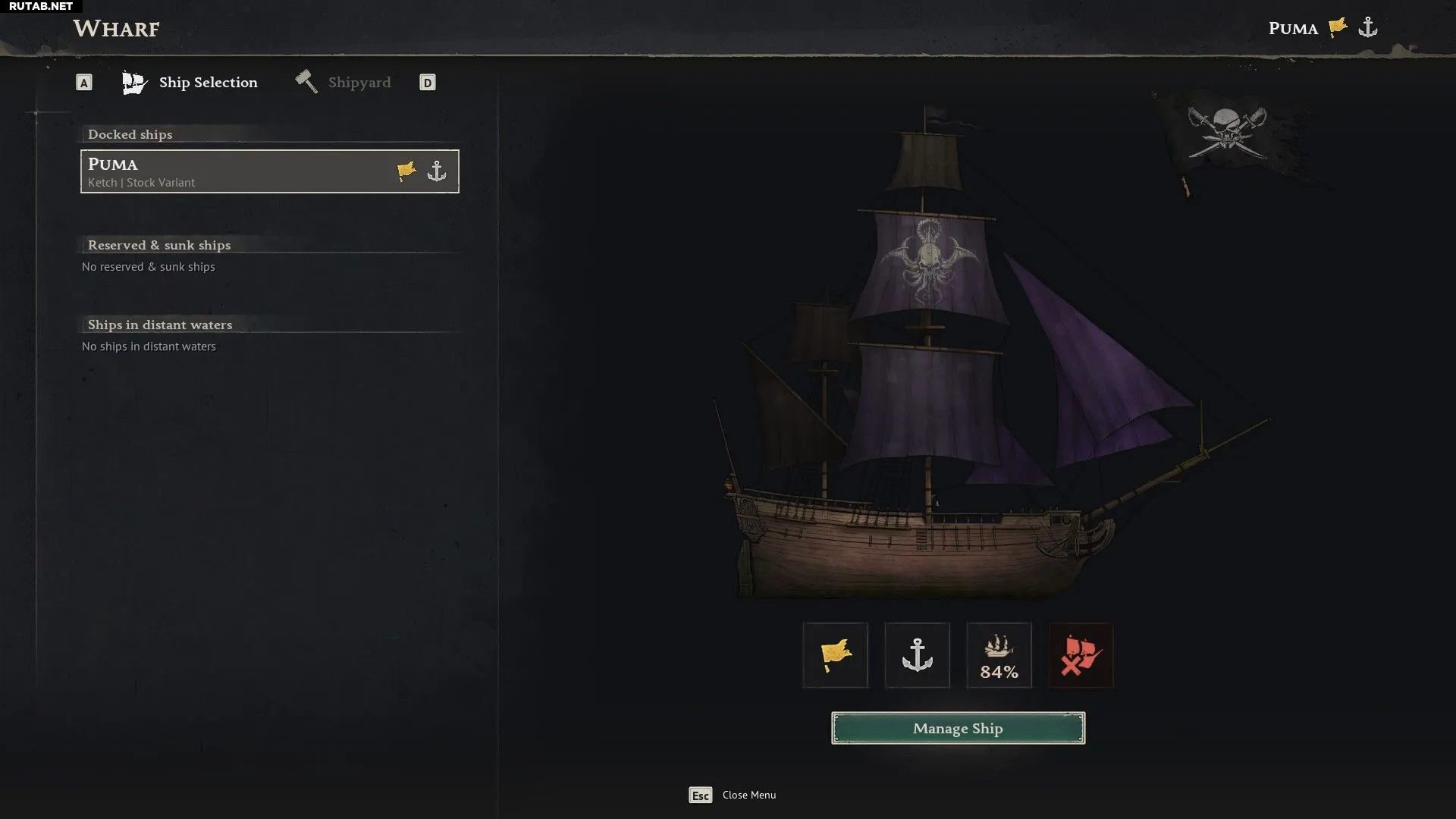Close the Wharf menu
1456x819 pixels.
[x=733, y=795]
